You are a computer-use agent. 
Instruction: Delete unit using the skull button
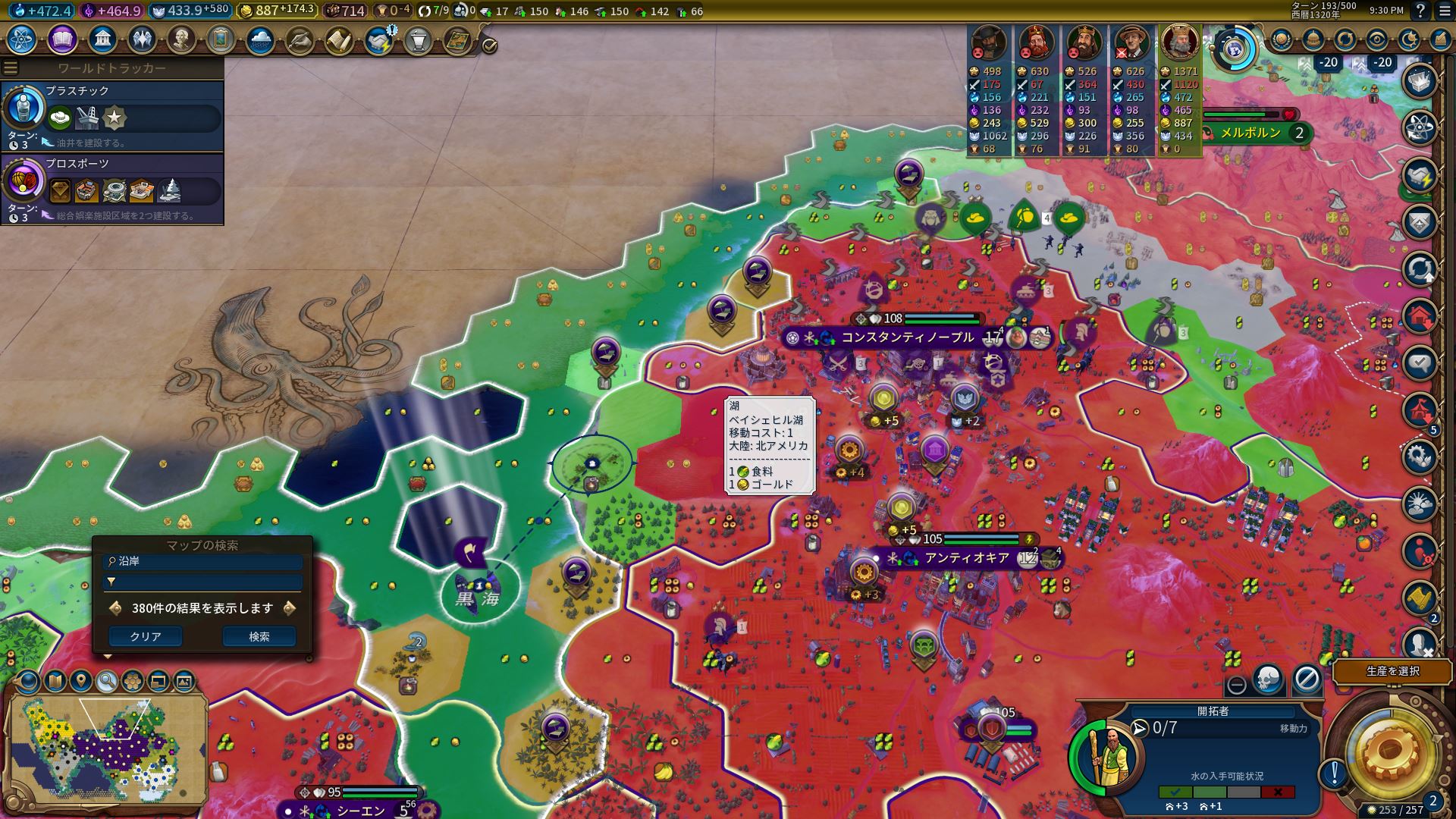click(x=1268, y=680)
